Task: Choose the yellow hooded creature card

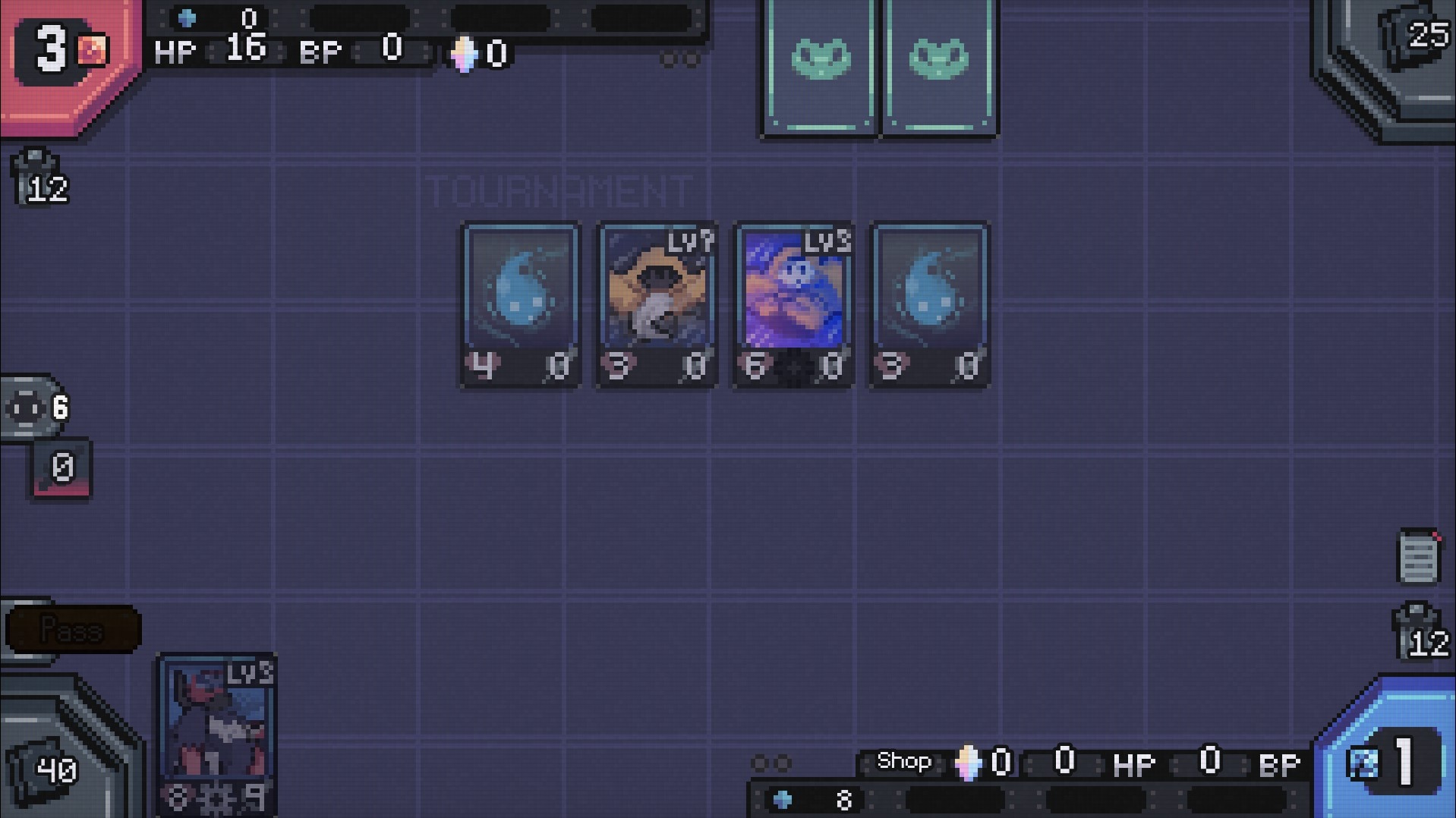Action: [x=657, y=305]
